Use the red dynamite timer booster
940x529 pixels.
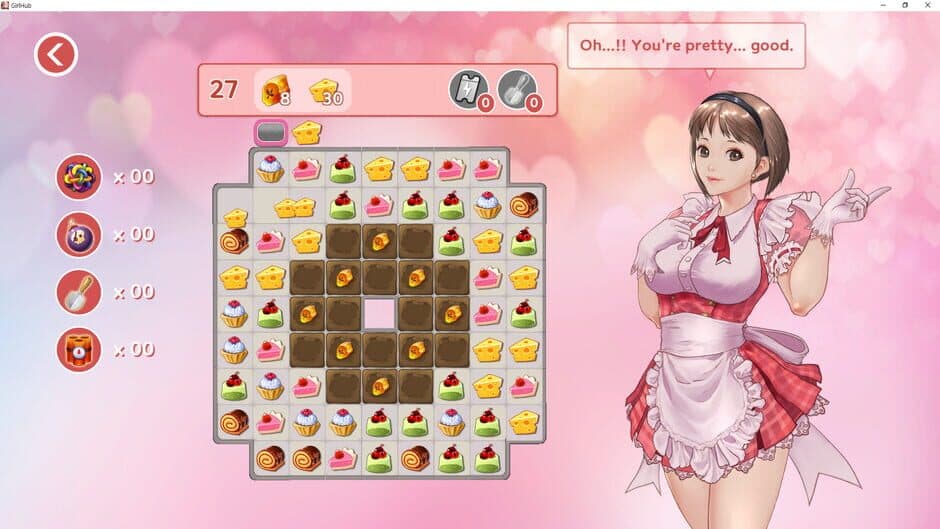coord(78,350)
